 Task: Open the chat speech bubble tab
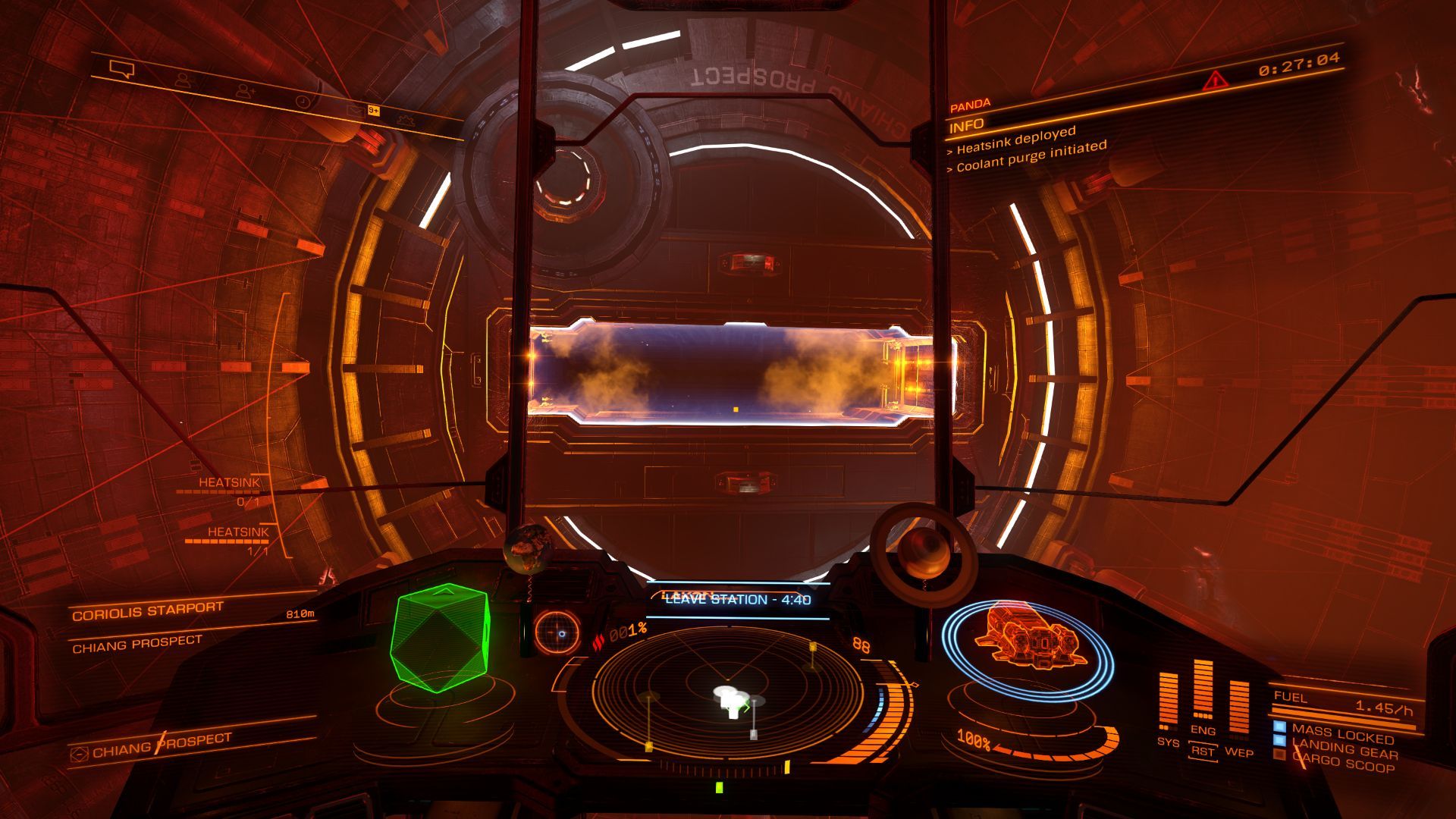pos(121,71)
